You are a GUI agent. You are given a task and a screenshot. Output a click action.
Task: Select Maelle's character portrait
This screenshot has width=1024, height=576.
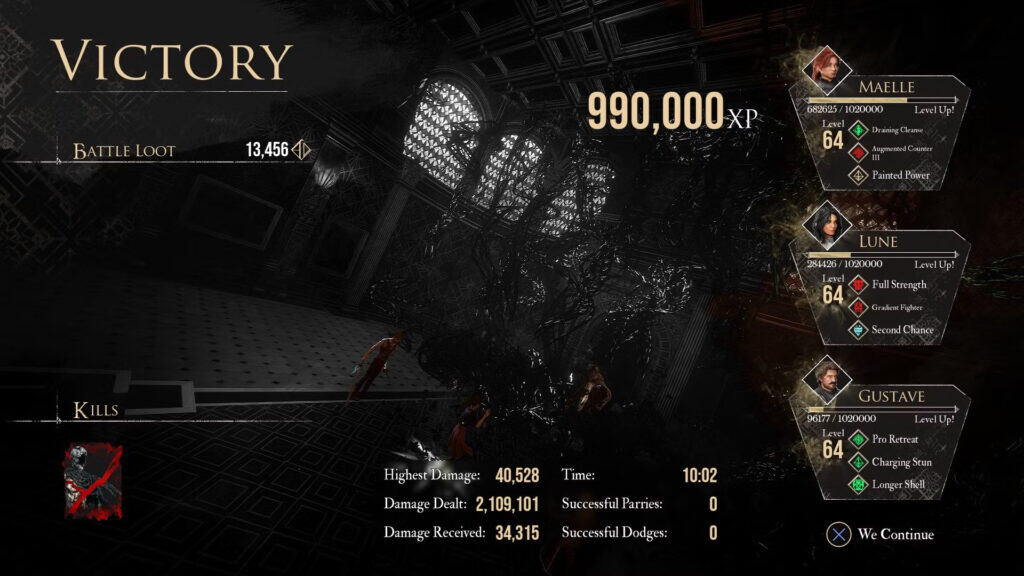825,68
